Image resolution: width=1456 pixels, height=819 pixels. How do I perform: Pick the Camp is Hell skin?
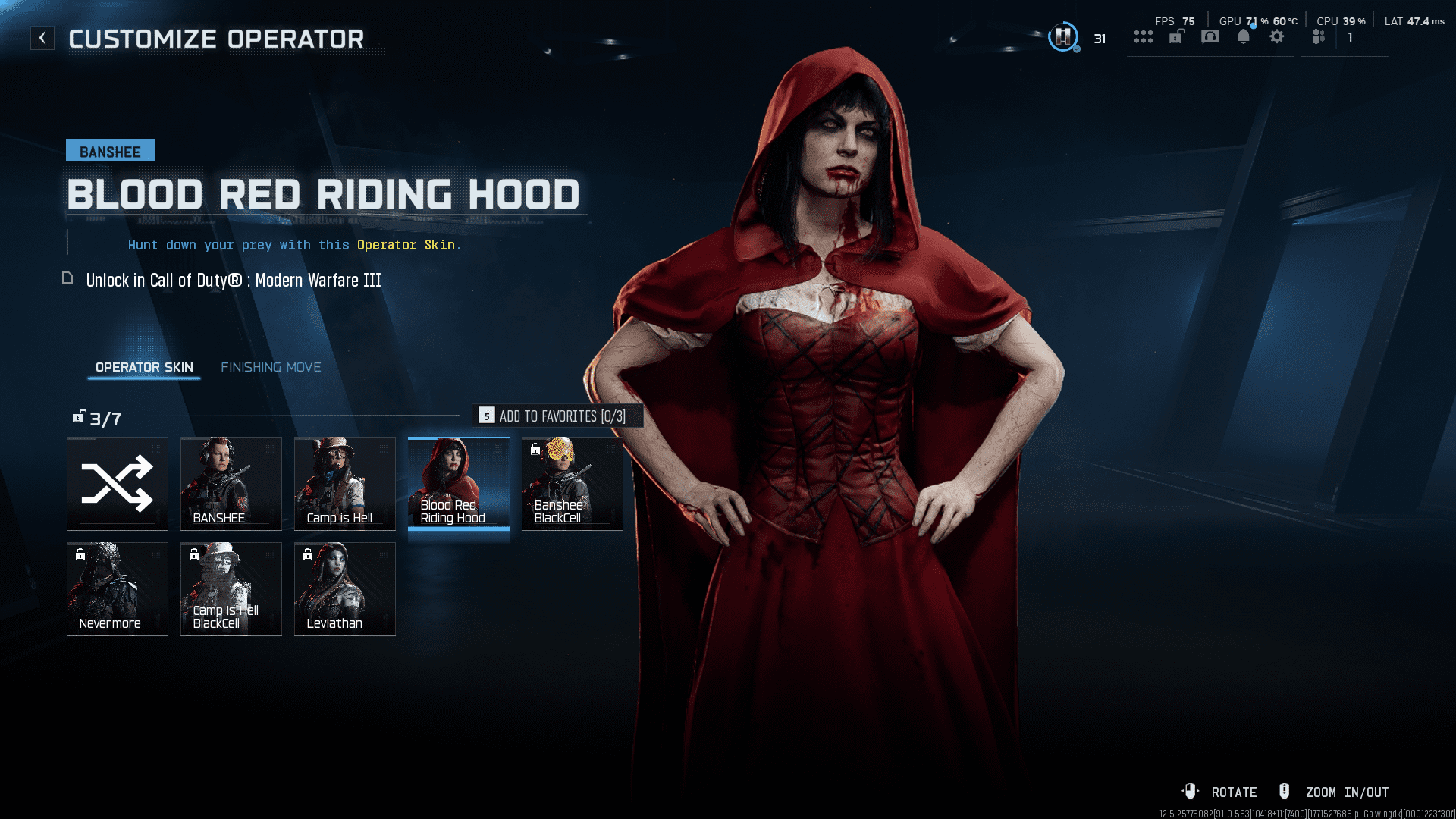point(345,484)
